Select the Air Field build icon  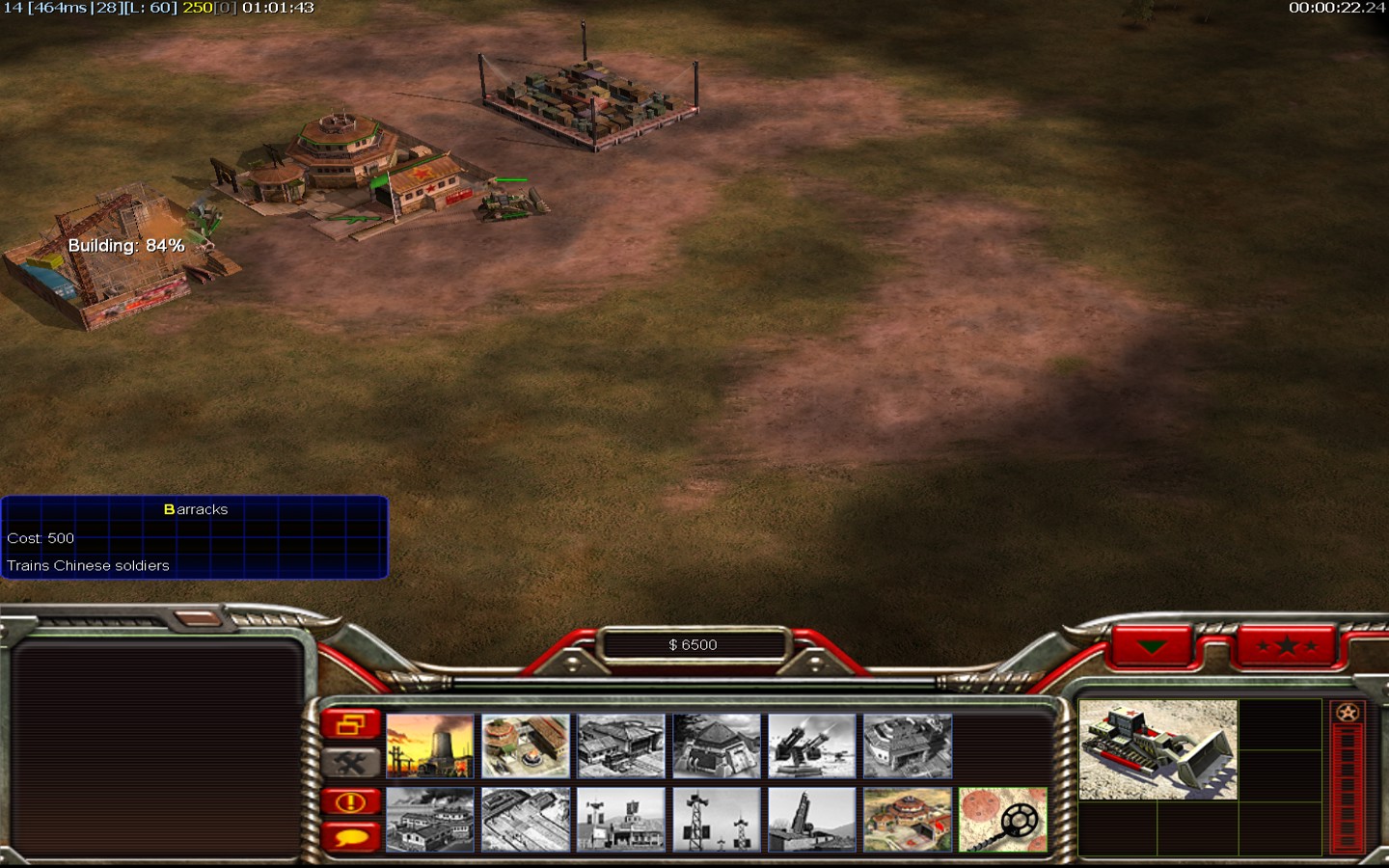pyautogui.click(x=525, y=820)
